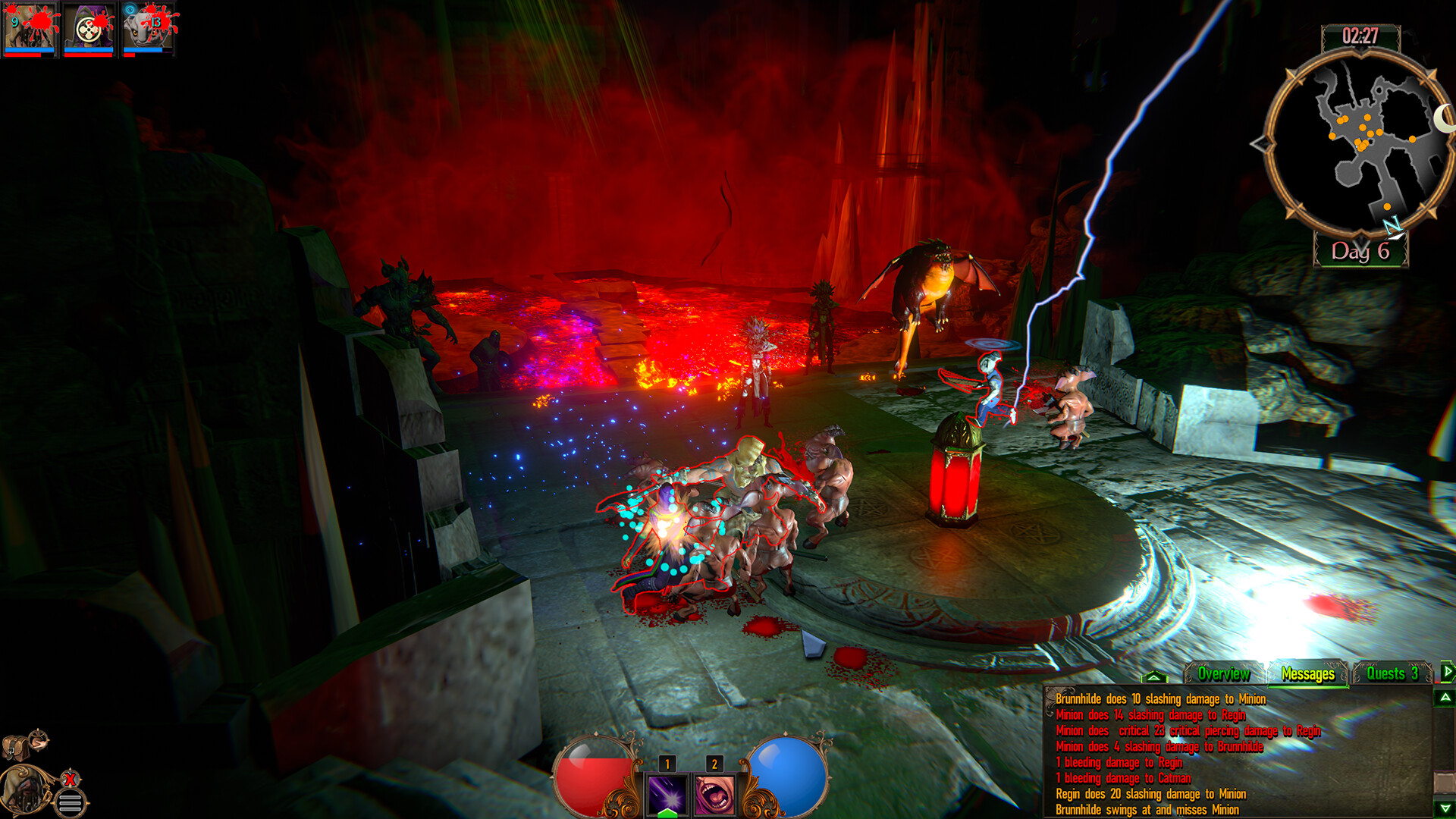Screen dimensions: 1456x819
Task: Toggle the green up arrow beside the Overview tab
Action: 1154,677
